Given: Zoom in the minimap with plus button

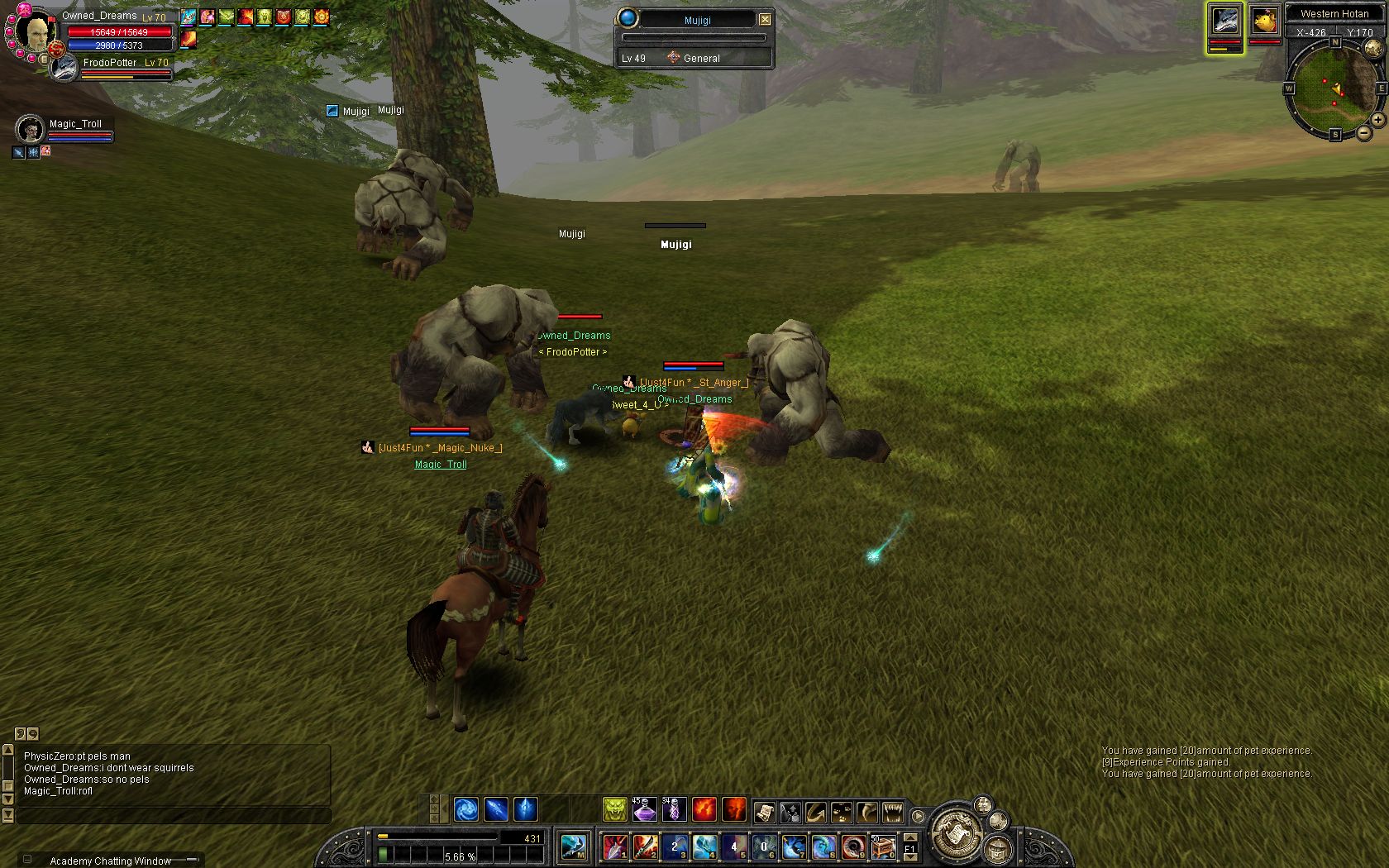Looking at the screenshot, I should 1377,120.
